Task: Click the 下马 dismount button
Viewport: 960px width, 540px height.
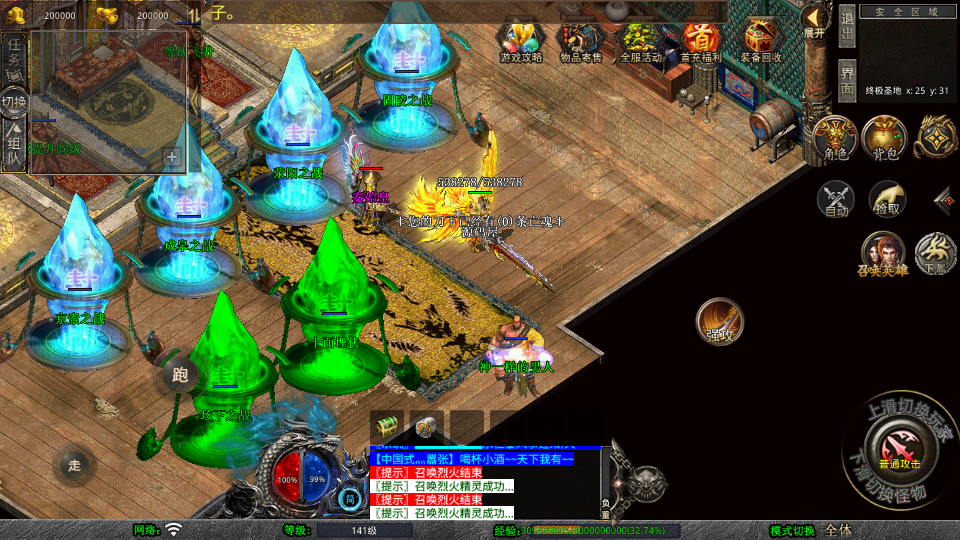Action: tap(936, 253)
